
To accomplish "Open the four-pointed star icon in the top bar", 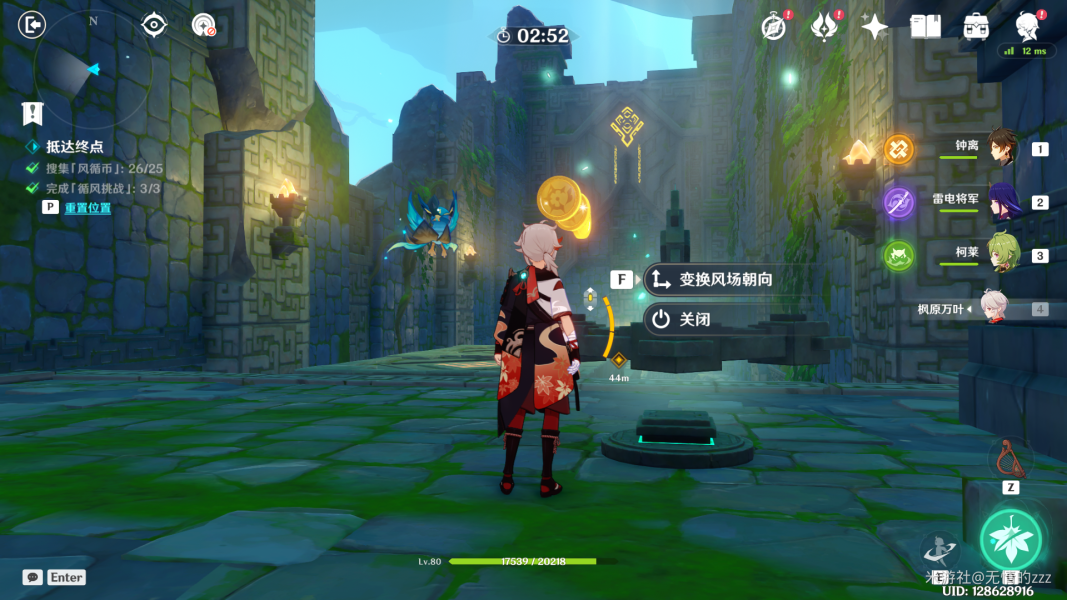I will coord(875,27).
